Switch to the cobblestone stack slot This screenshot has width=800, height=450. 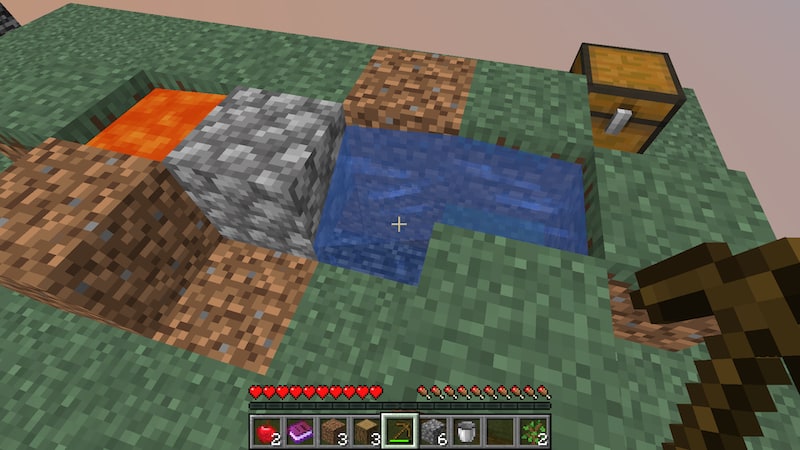[x=433, y=431]
